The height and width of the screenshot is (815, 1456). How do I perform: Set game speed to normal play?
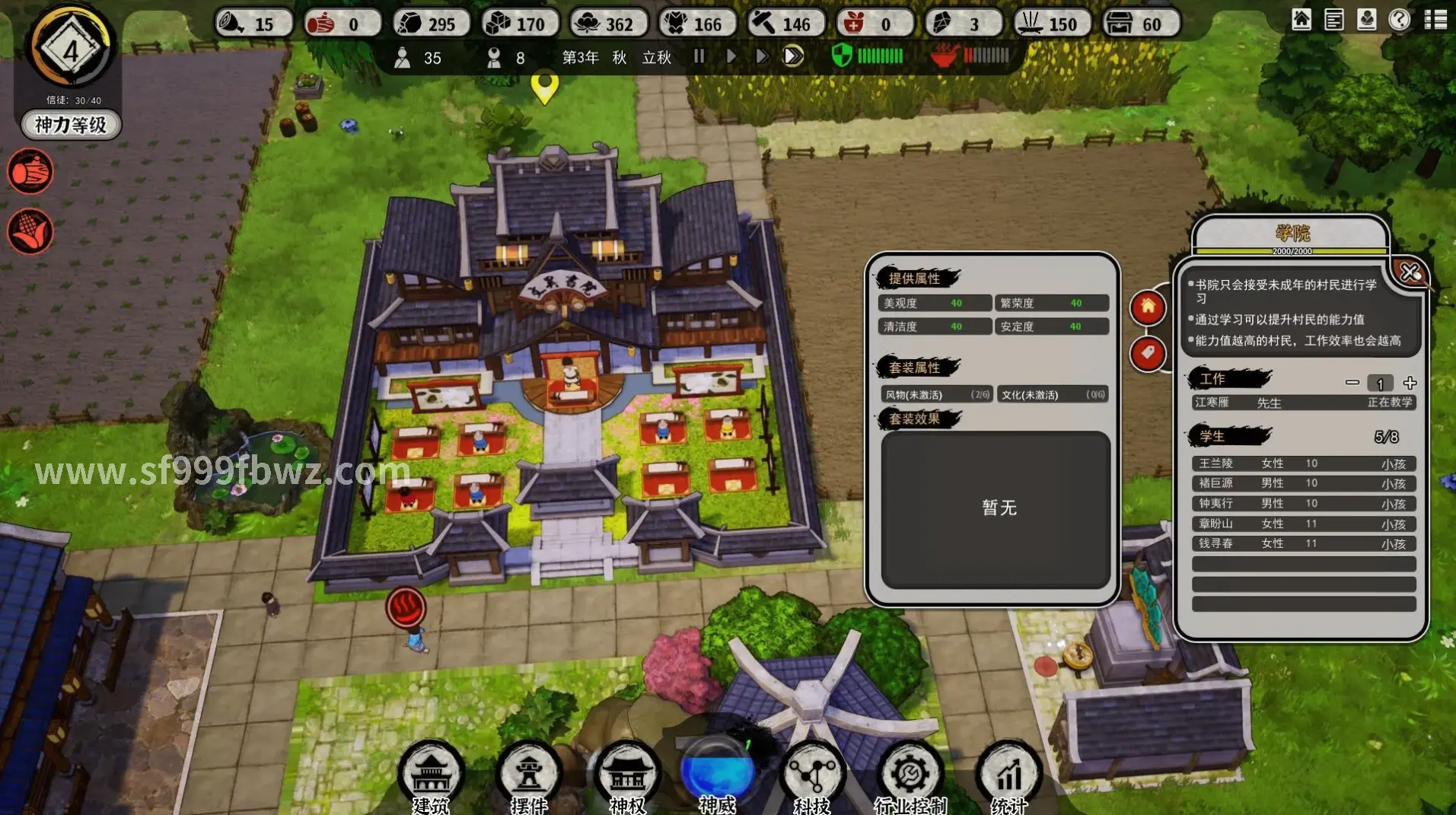pos(731,56)
